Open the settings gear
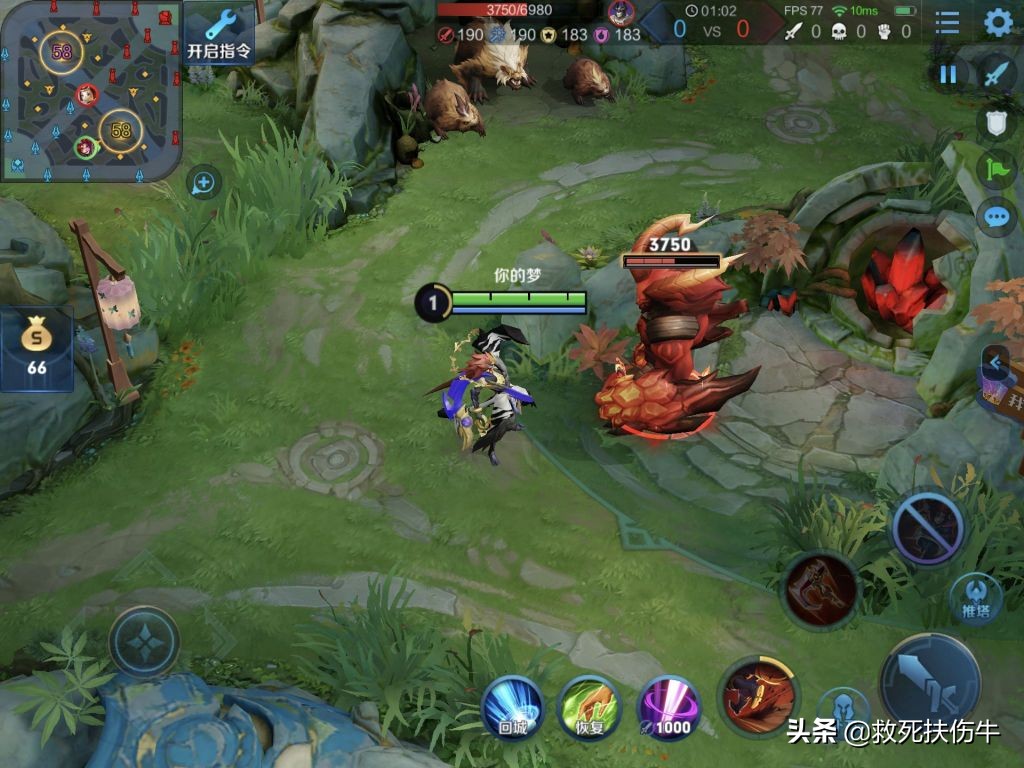The height and width of the screenshot is (768, 1024). [x=998, y=23]
